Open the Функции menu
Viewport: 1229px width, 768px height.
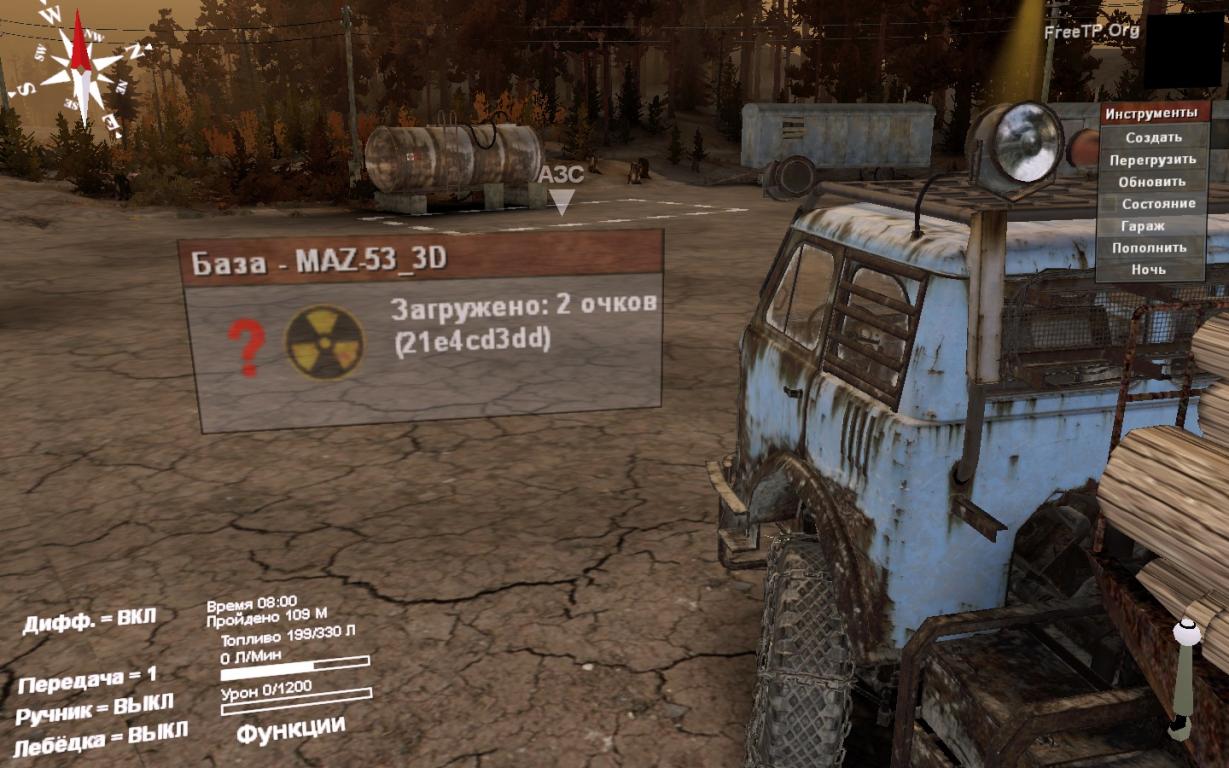tap(291, 729)
